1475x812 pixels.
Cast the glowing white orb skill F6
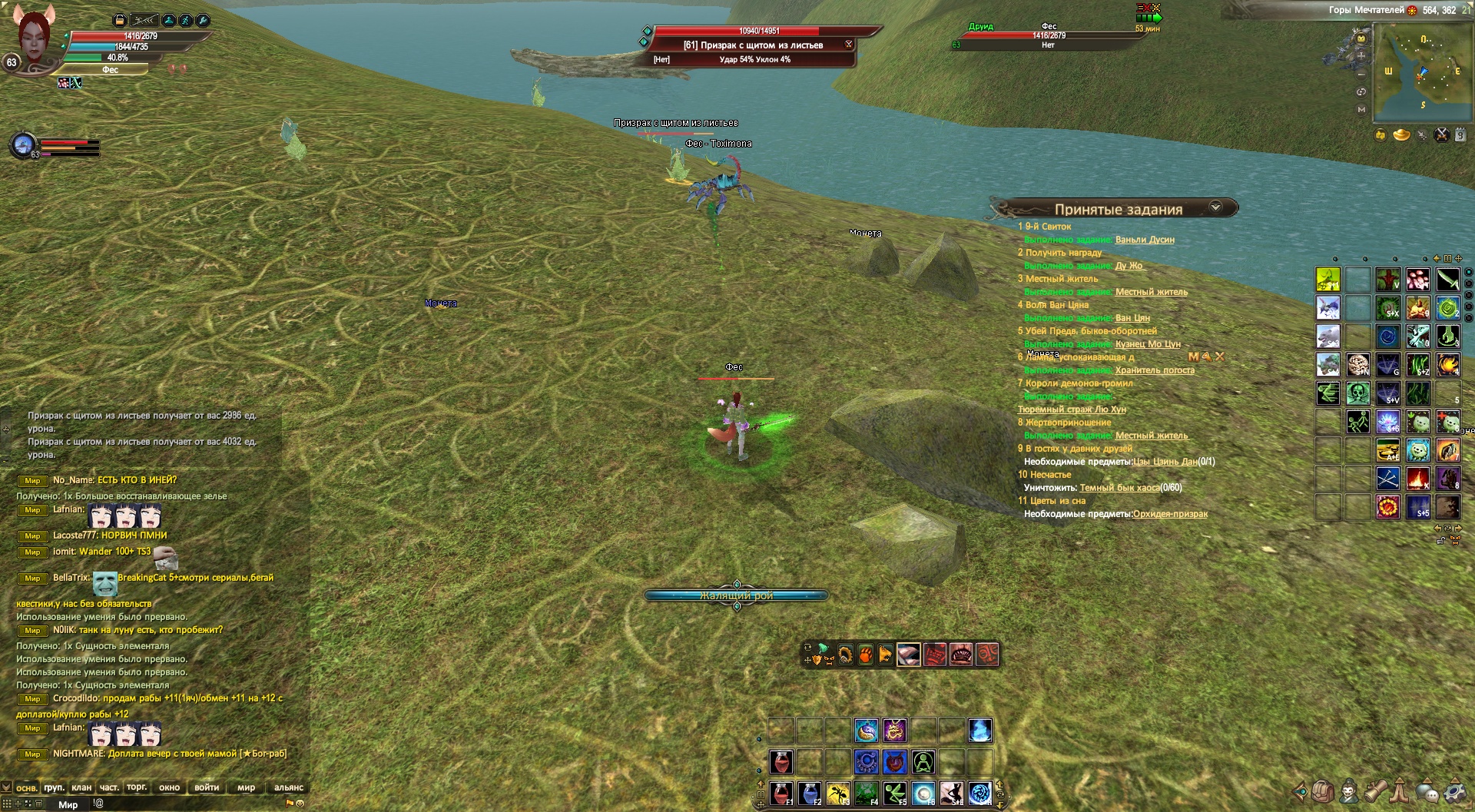point(923,794)
